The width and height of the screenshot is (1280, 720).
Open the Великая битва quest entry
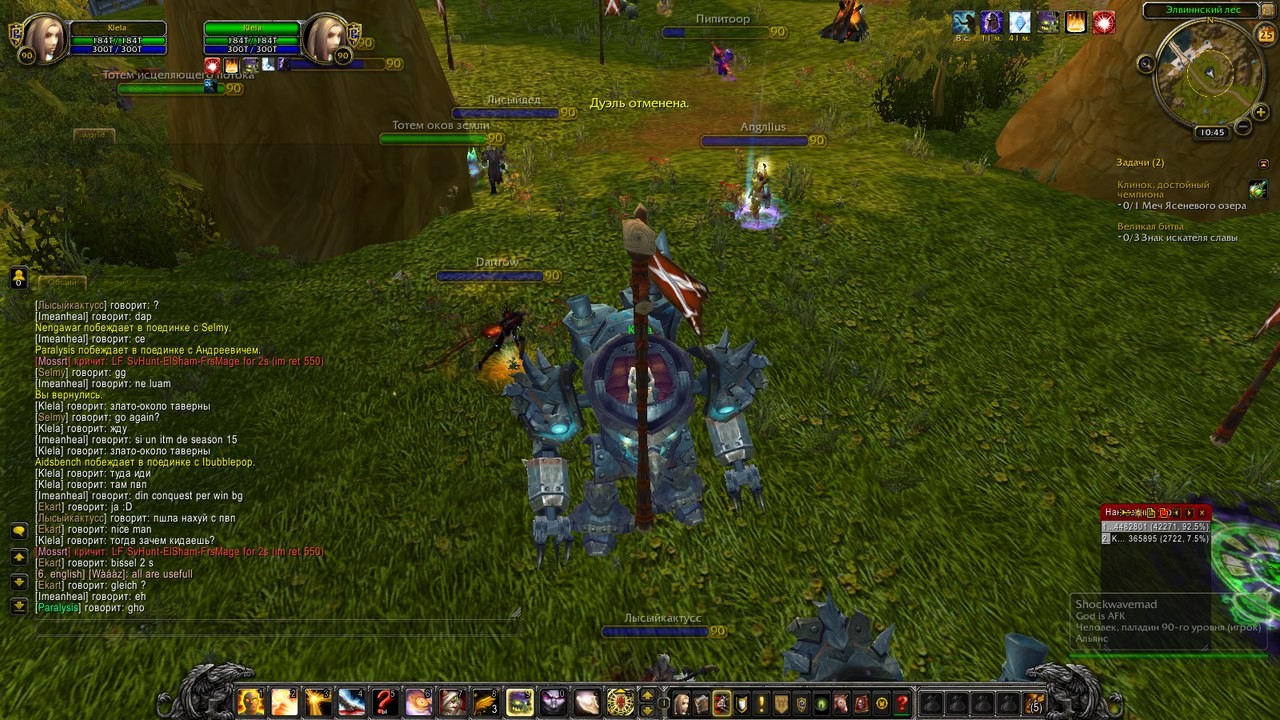[x=1150, y=227]
